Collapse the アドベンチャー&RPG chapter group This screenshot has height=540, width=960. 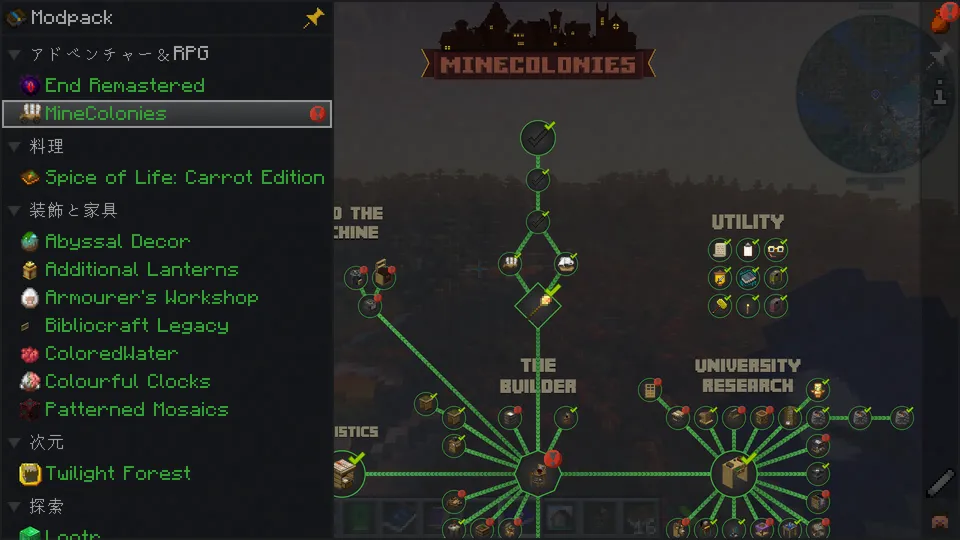[14, 54]
